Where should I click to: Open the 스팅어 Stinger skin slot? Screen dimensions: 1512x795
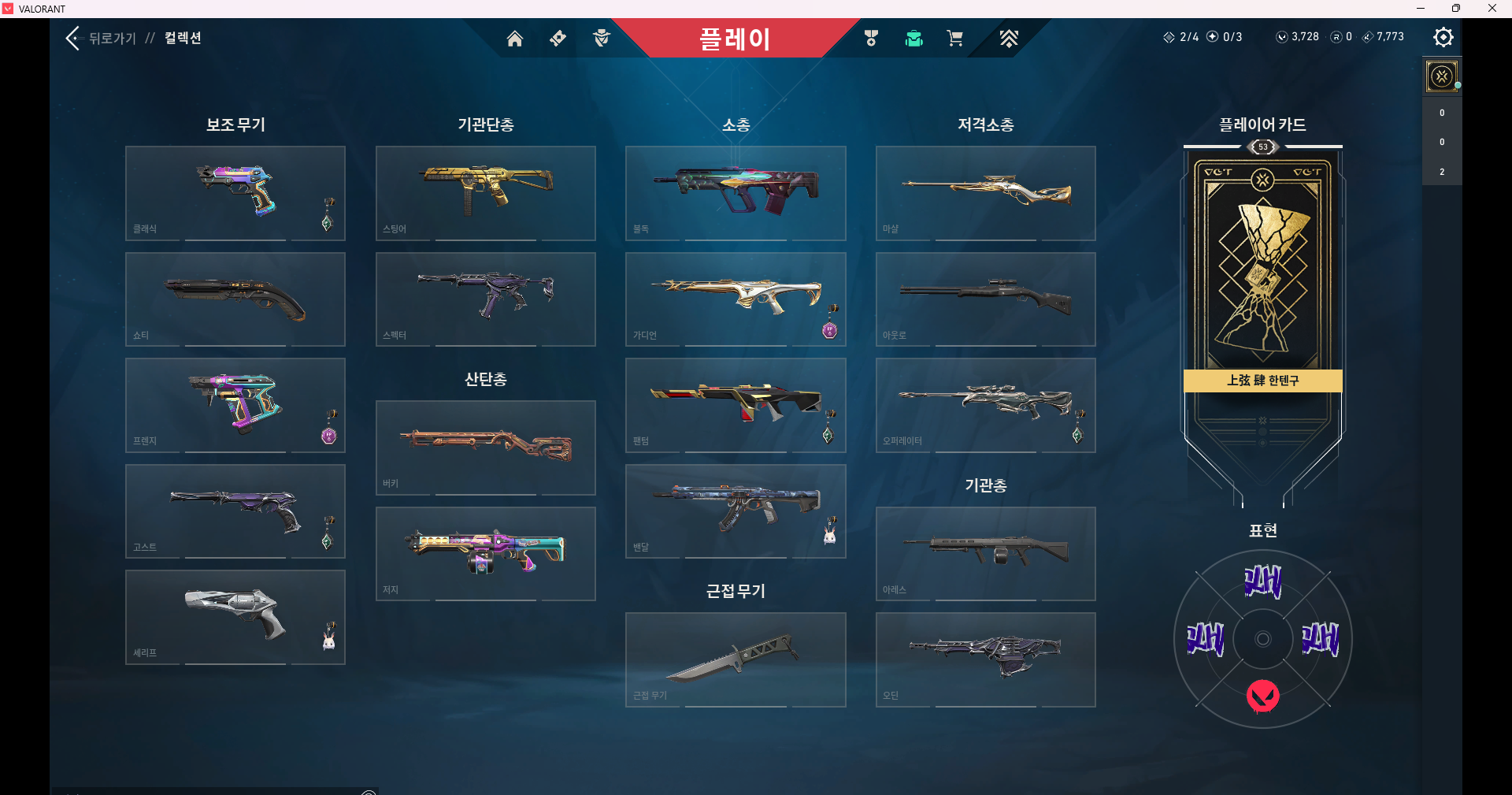(485, 193)
